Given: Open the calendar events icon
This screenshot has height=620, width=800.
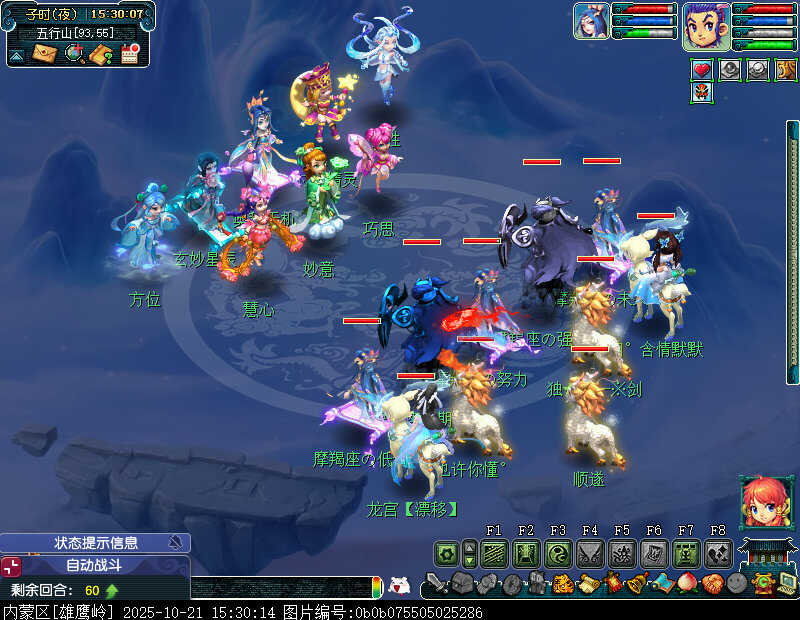Looking at the screenshot, I should click(x=129, y=54).
